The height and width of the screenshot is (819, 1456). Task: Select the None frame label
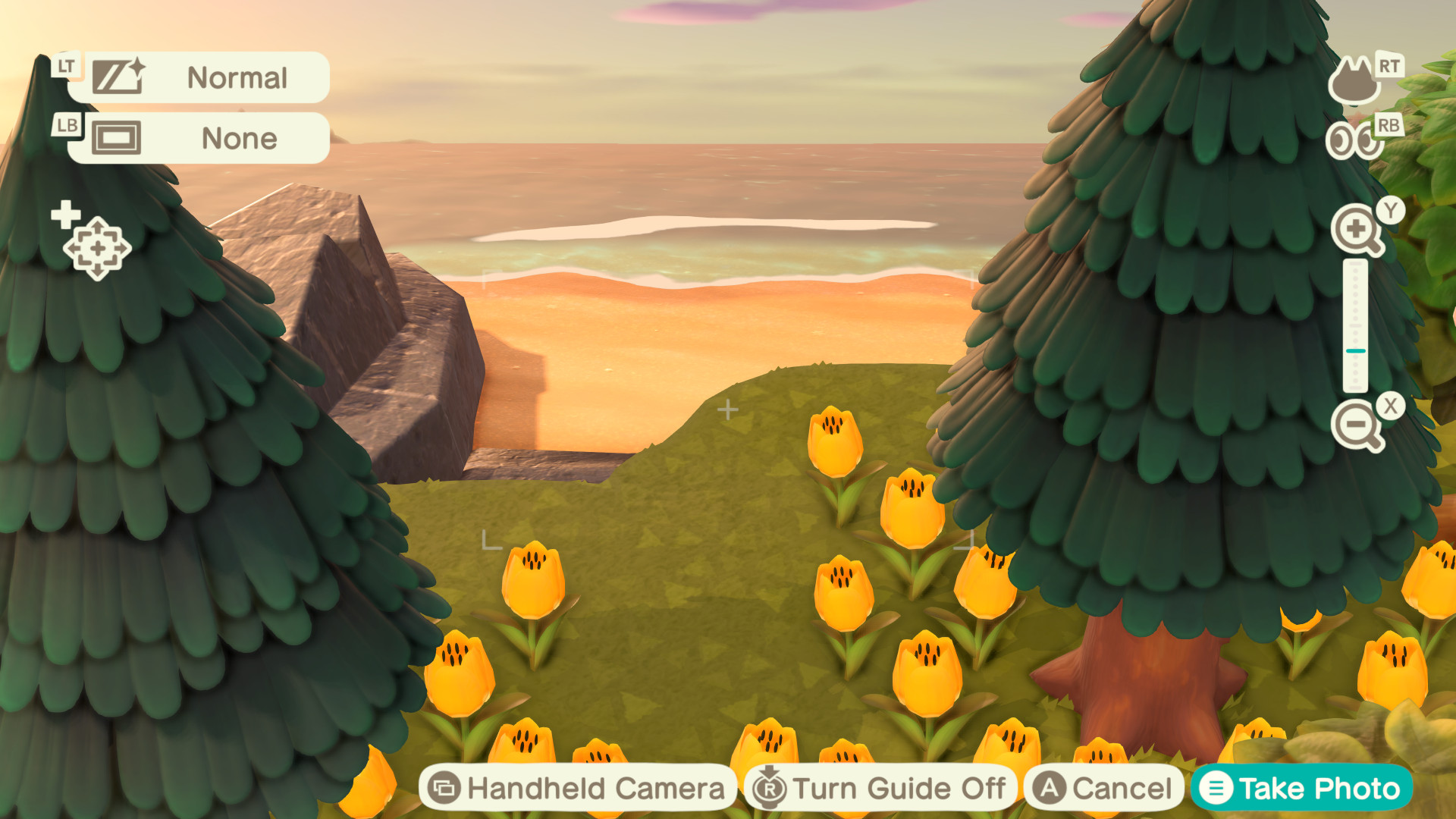pos(238,138)
